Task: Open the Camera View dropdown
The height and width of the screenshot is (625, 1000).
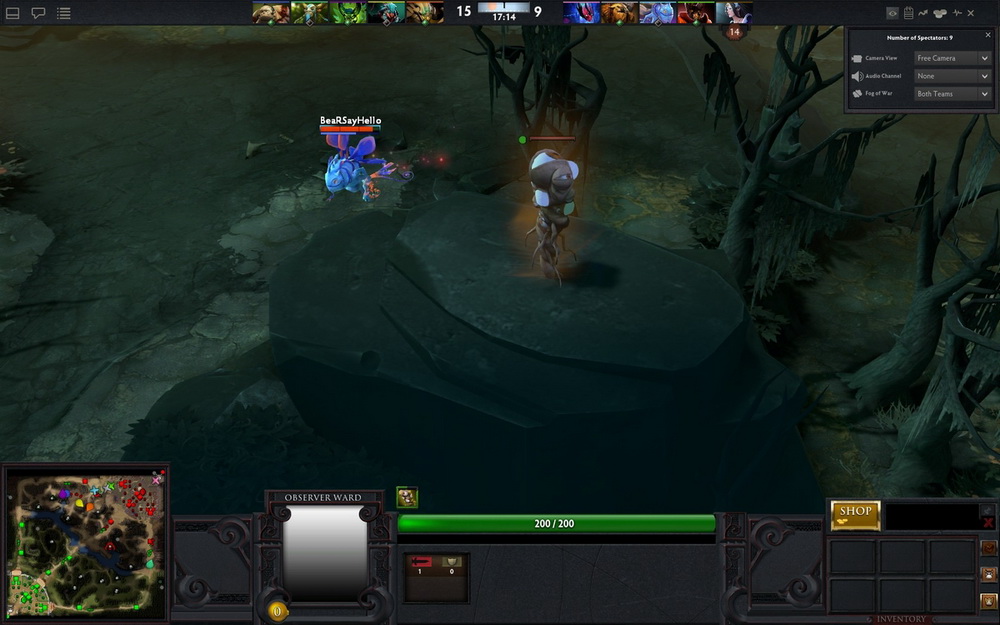Action: point(952,59)
